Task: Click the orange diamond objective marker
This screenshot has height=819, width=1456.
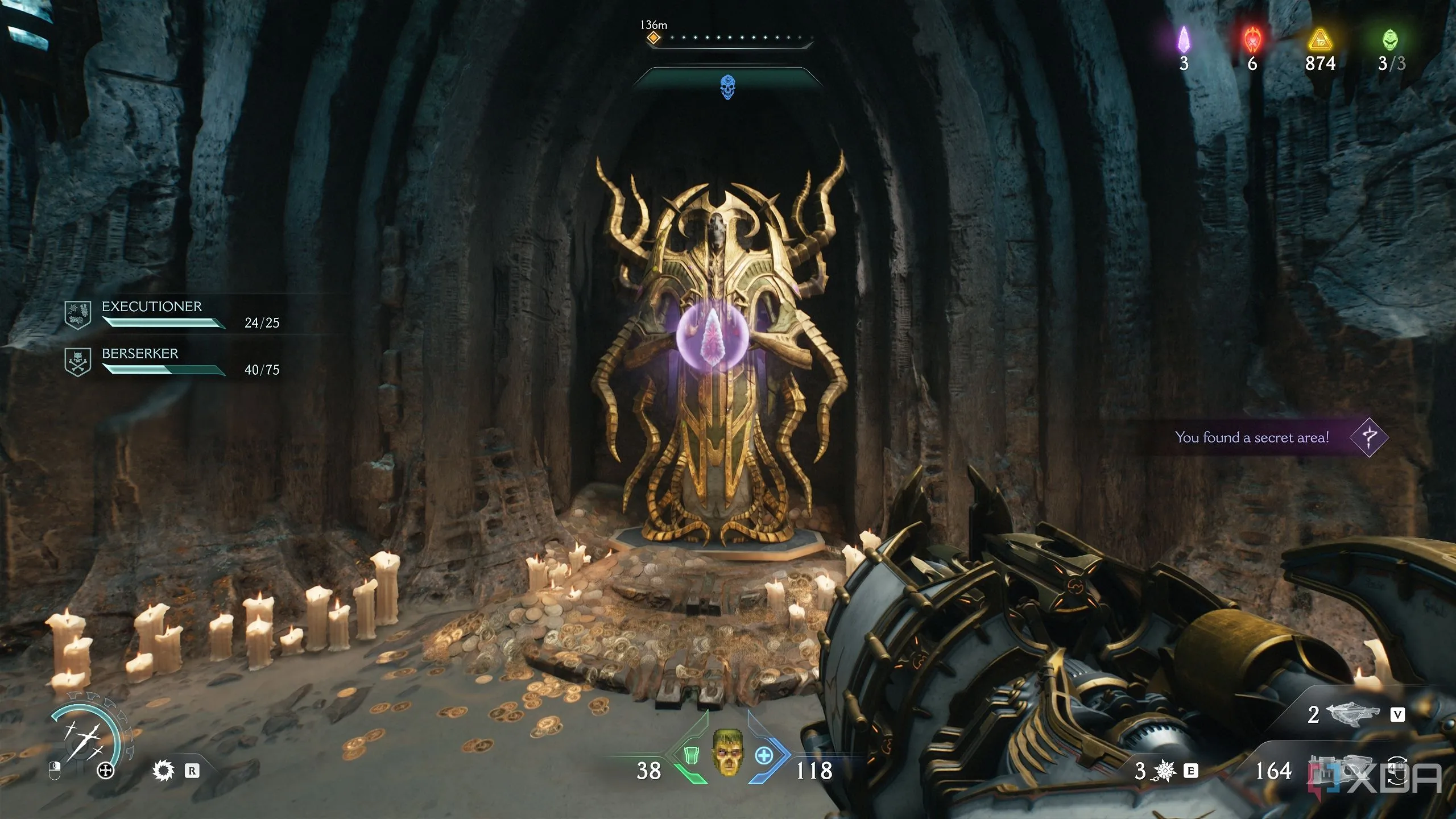Action: (653, 38)
